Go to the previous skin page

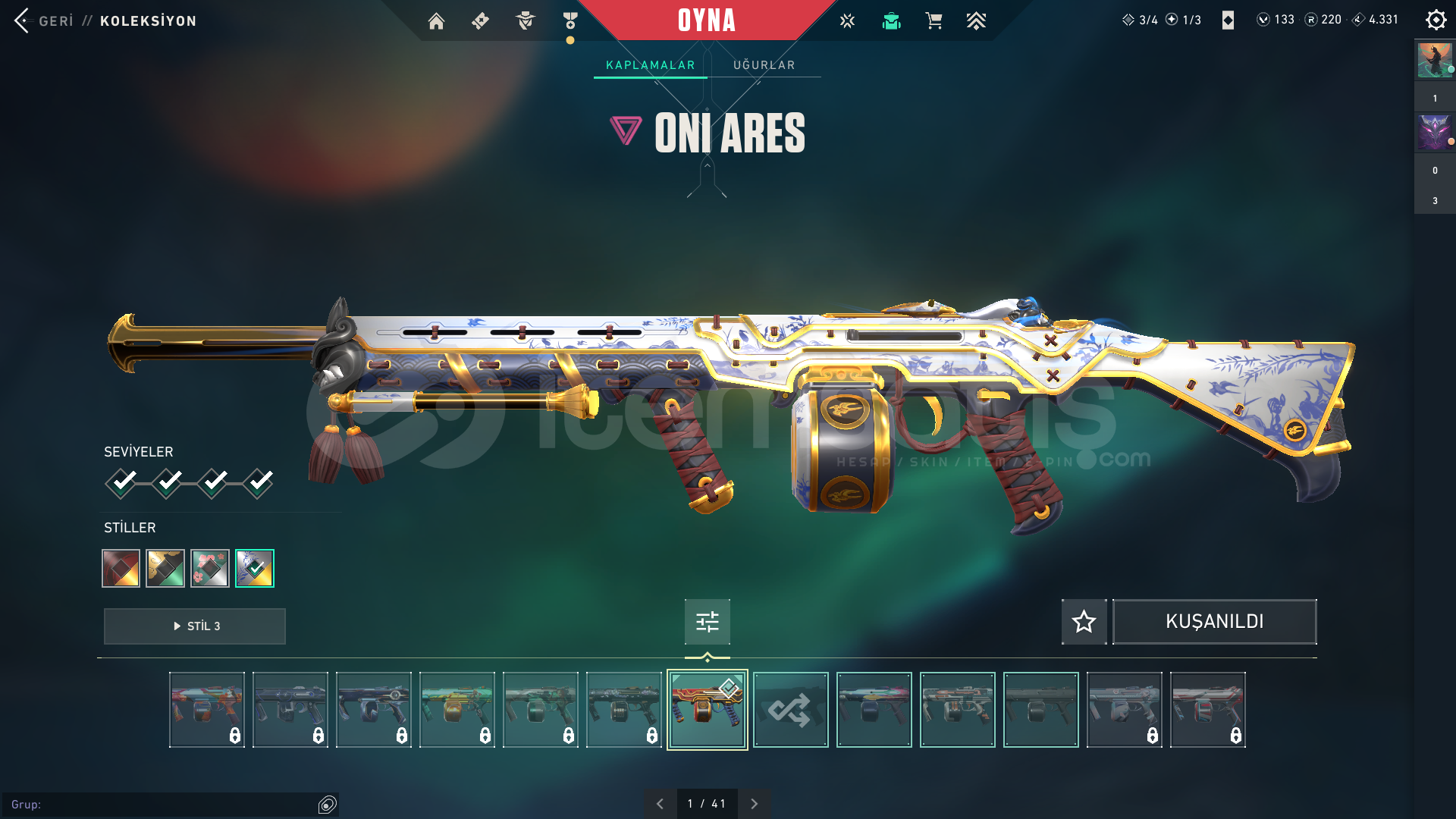pos(660,804)
